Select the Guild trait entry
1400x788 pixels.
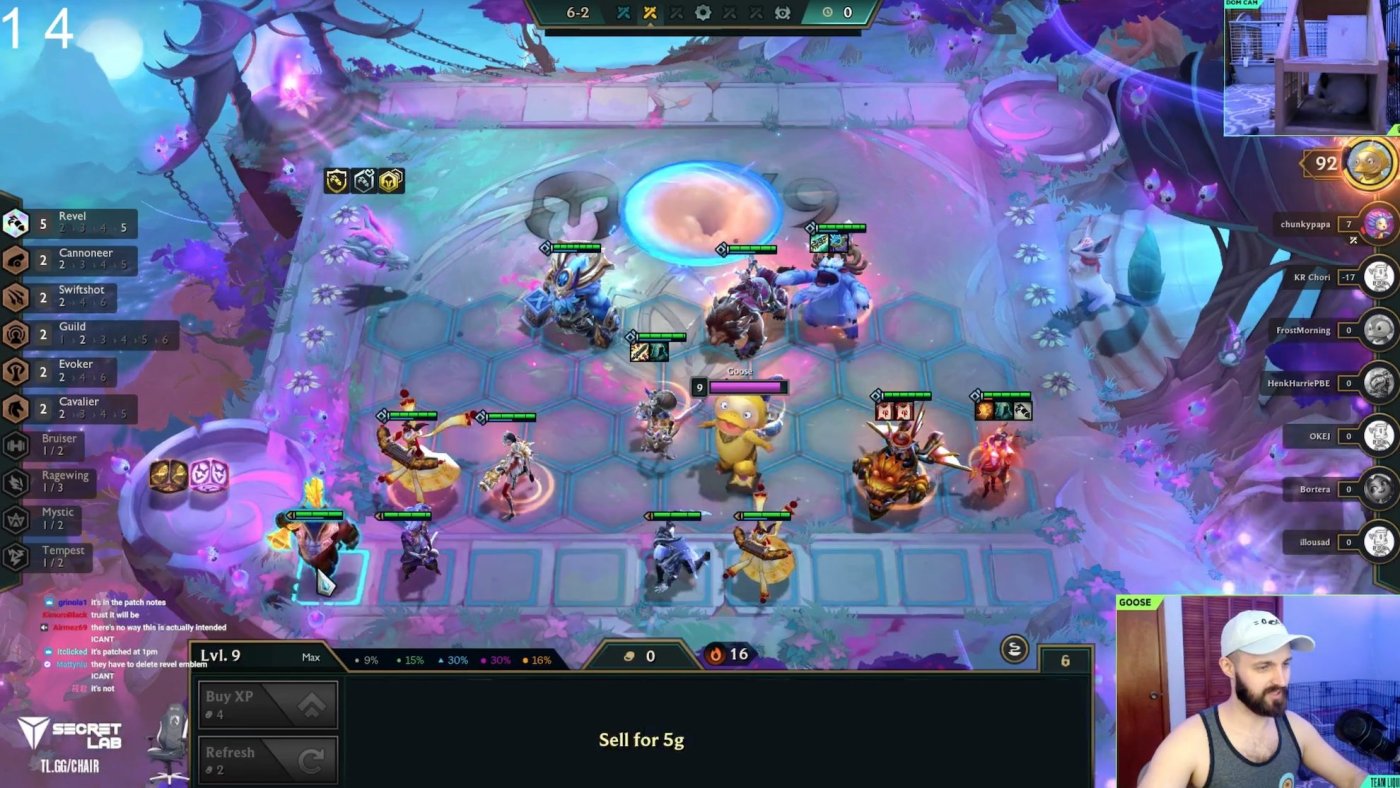70,334
